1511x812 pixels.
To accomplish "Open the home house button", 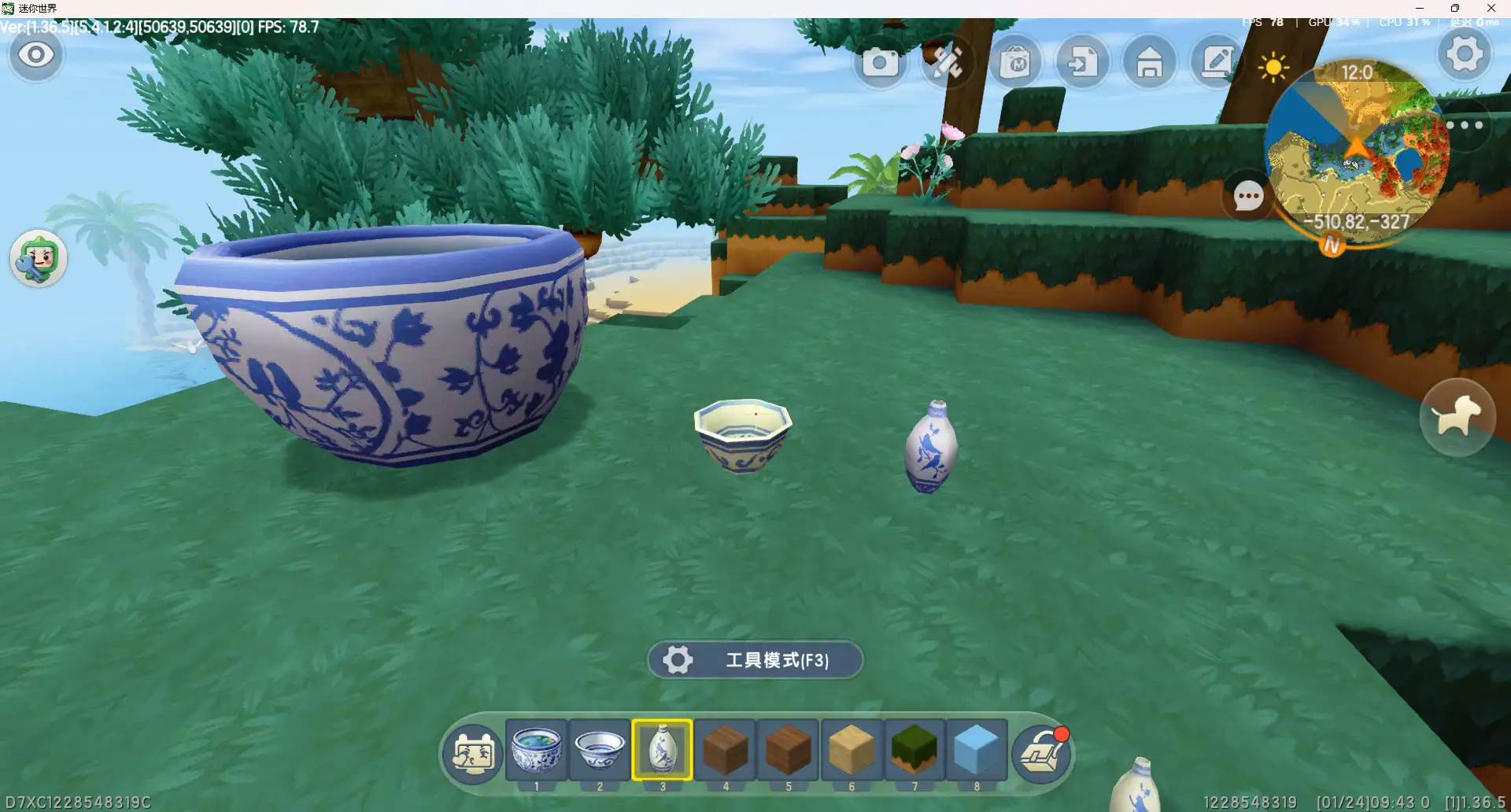I will (1150, 62).
